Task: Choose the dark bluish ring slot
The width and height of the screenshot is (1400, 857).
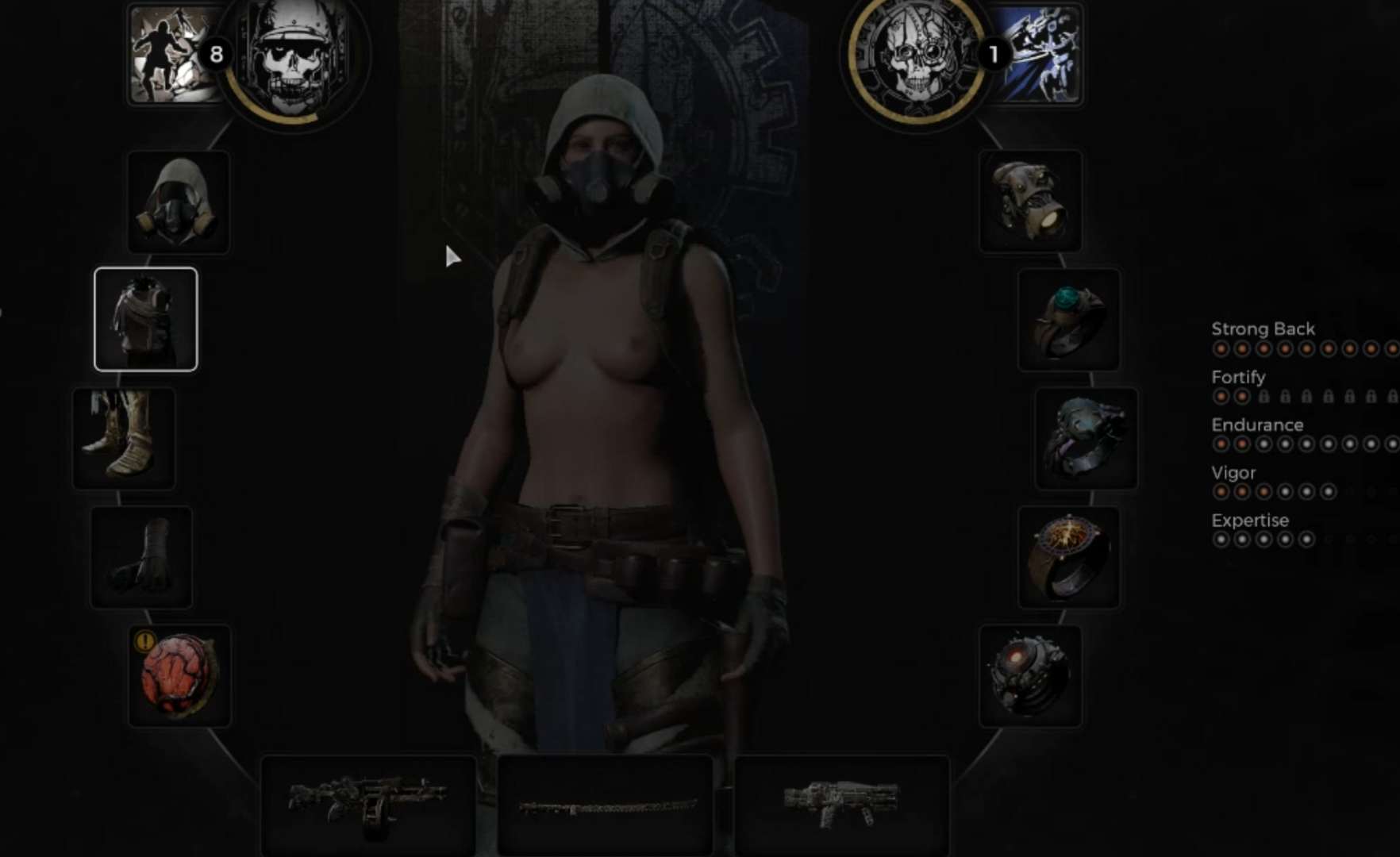Action: (x=1086, y=438)
